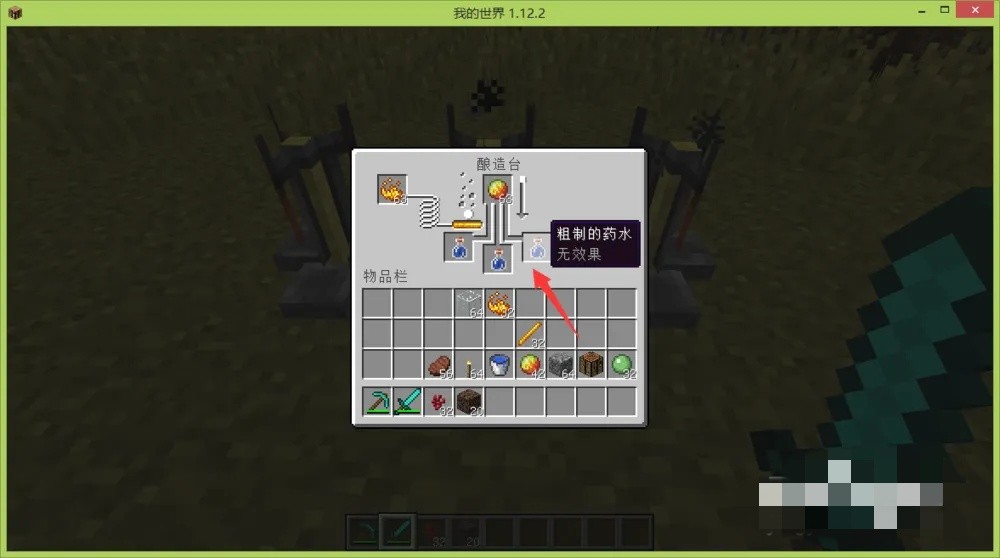Viewport: 1000px width, 558px height.
Task: Pick up the cobblestone stack of 64
Action: point(561,364)
